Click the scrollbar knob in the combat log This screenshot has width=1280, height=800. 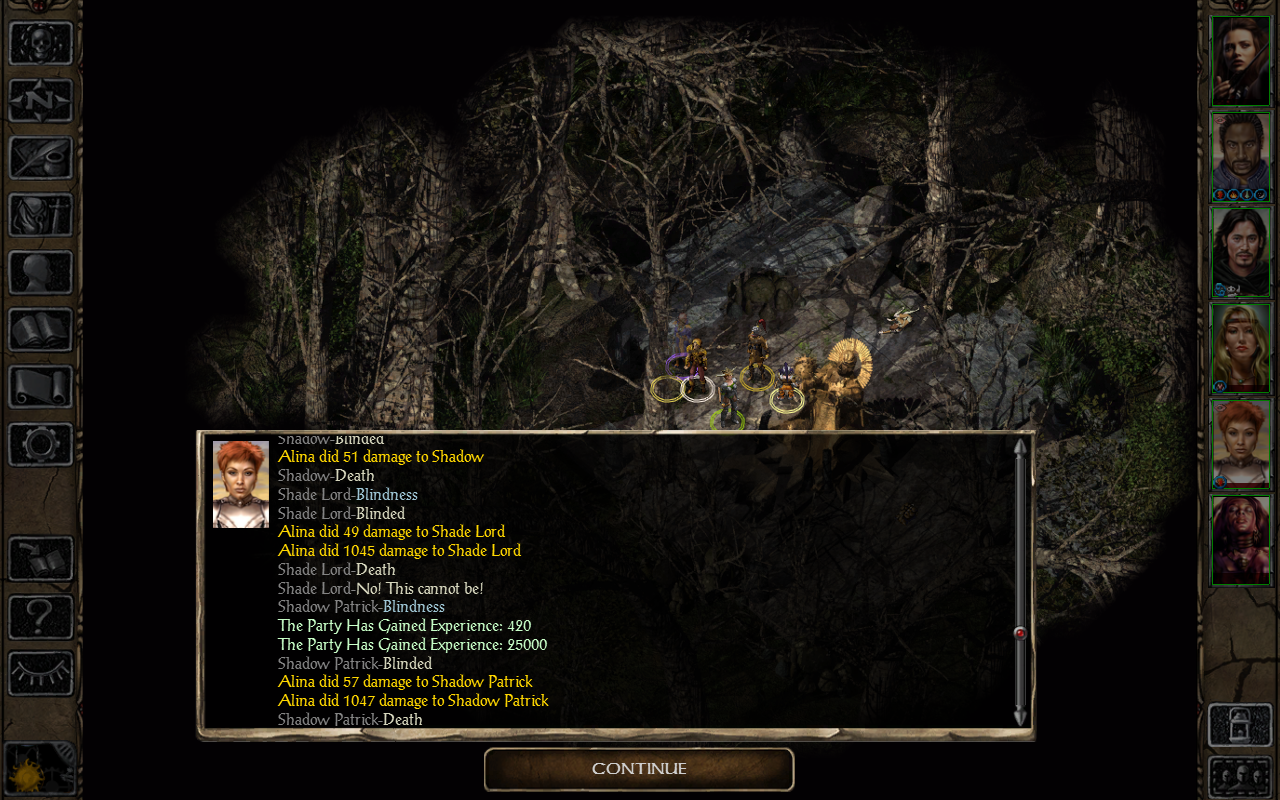point(1019,632)
